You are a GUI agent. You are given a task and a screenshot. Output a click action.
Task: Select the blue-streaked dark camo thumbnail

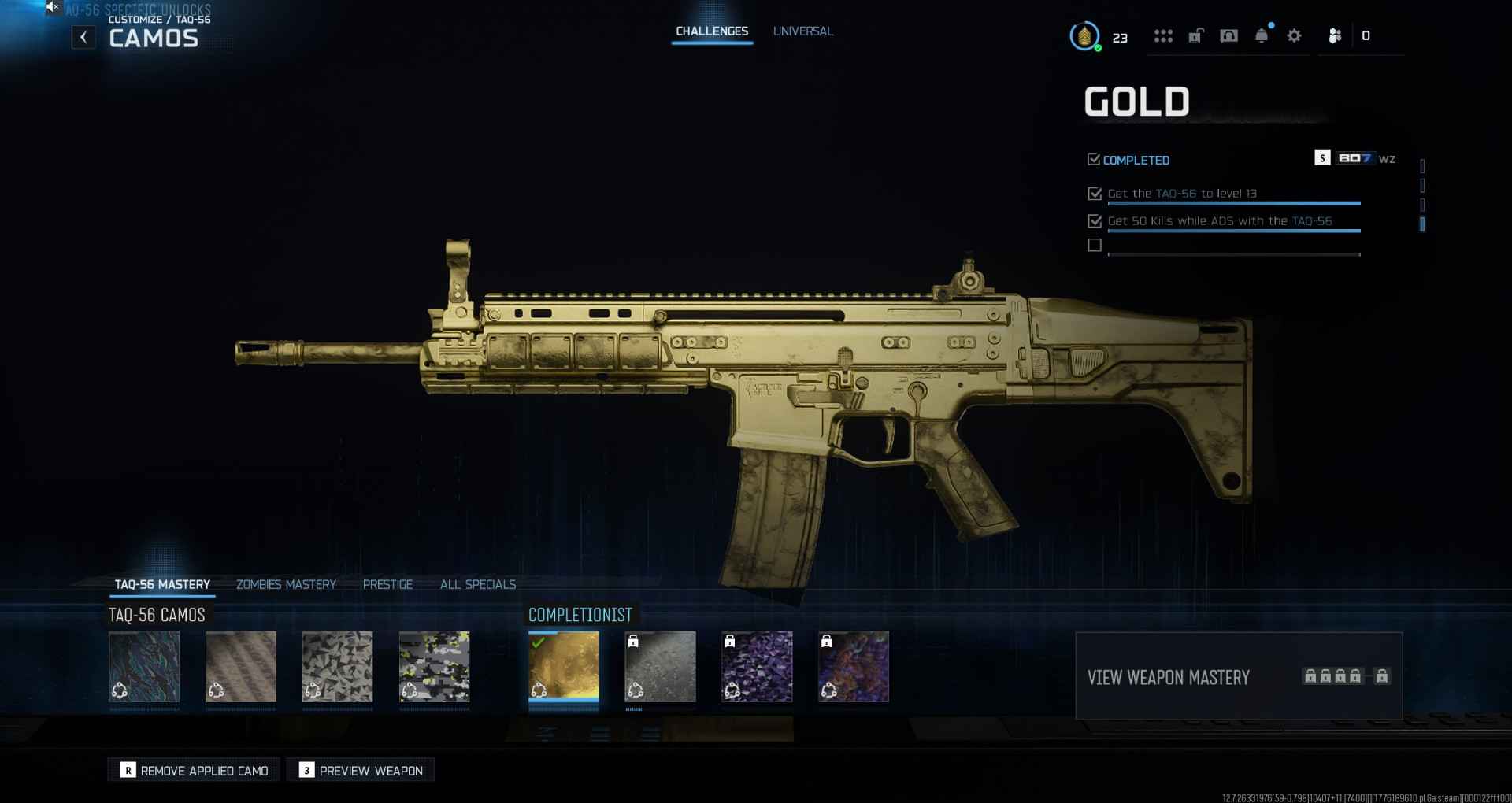point(144,666)
